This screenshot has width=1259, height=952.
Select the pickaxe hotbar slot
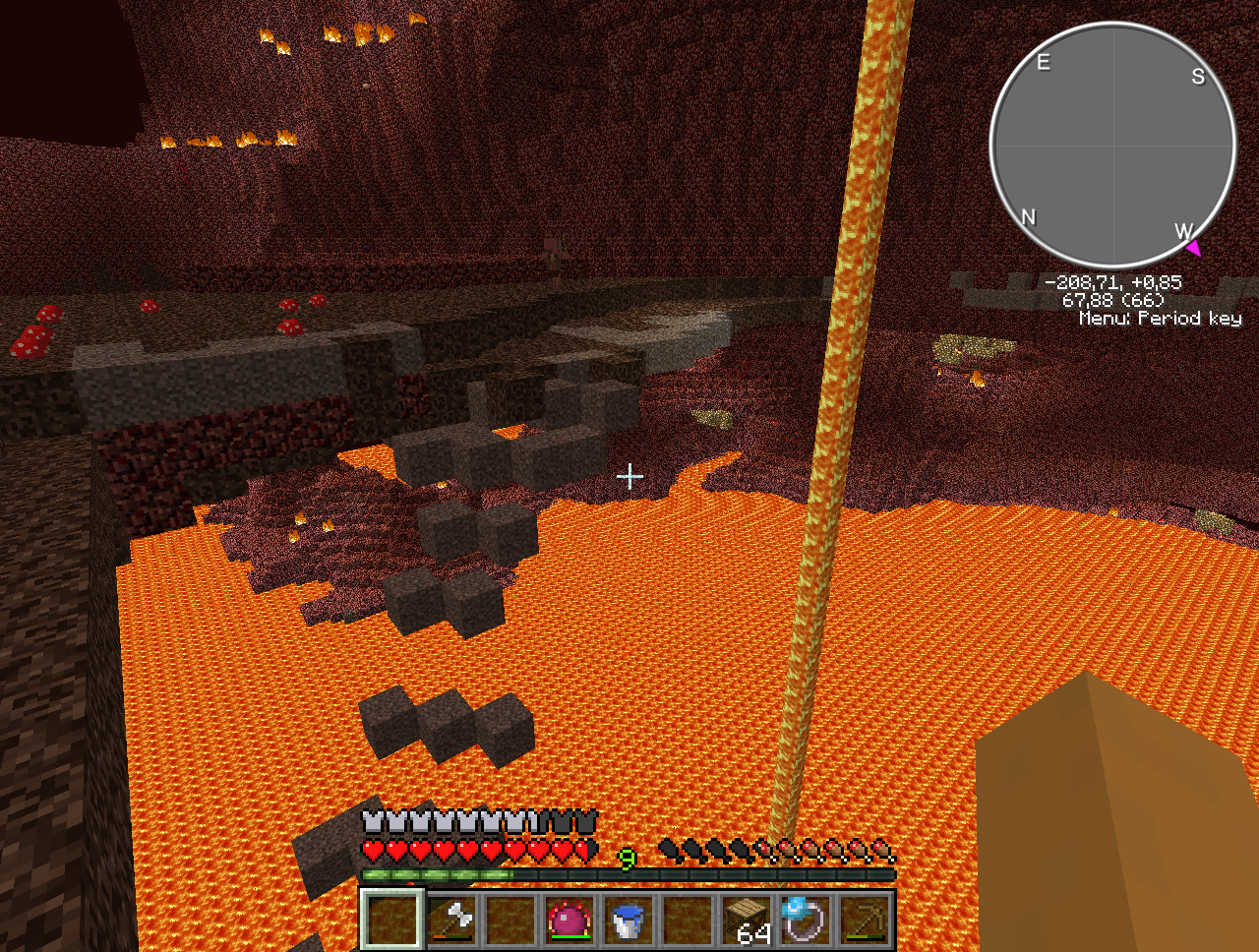pyautogui.click(x=865, y=920)
